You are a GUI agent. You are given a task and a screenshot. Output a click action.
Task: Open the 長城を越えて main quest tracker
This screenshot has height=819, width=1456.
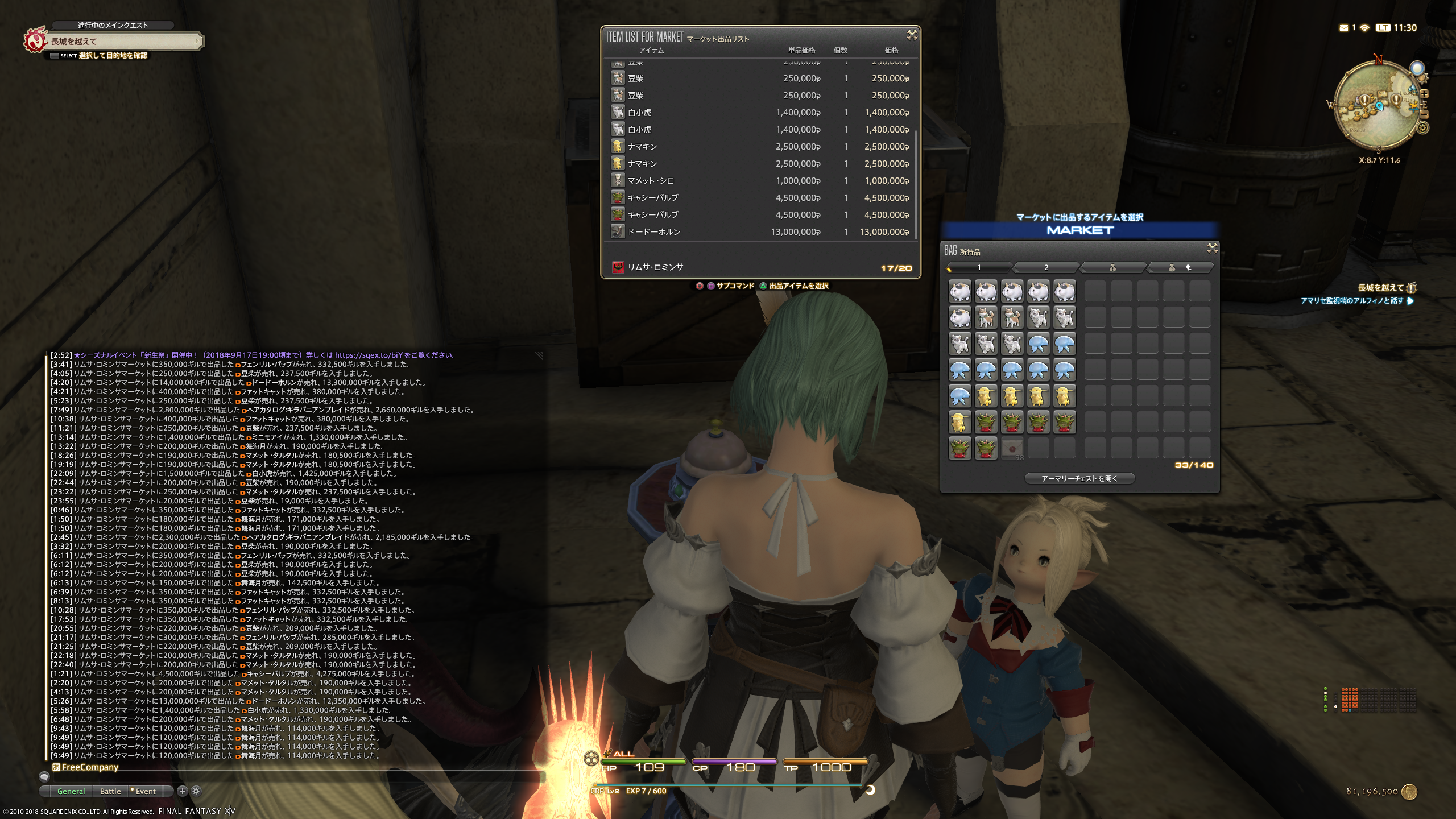pyautogui.click(x=122, y=41)
